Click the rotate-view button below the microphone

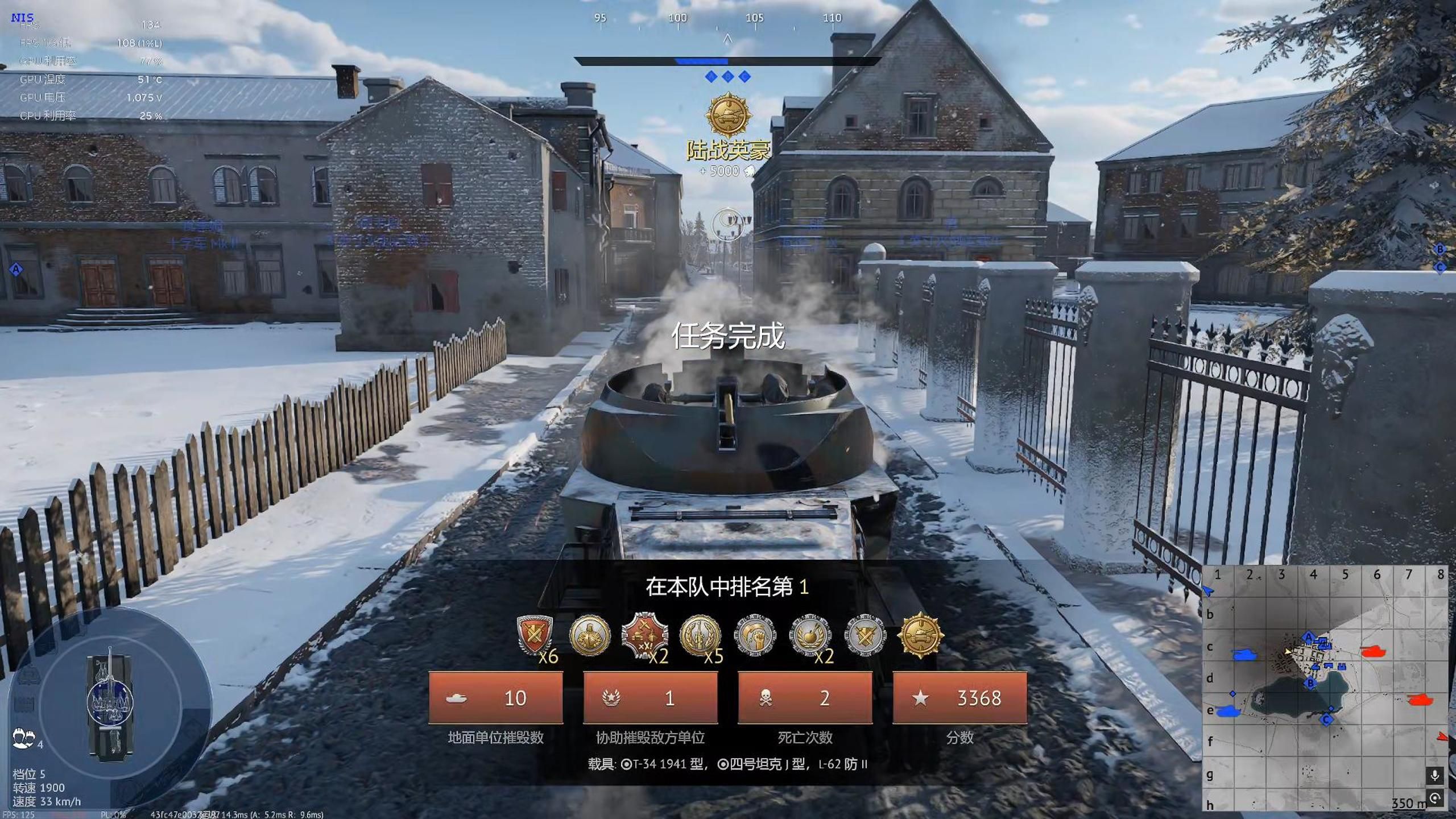click(1434, 798)
